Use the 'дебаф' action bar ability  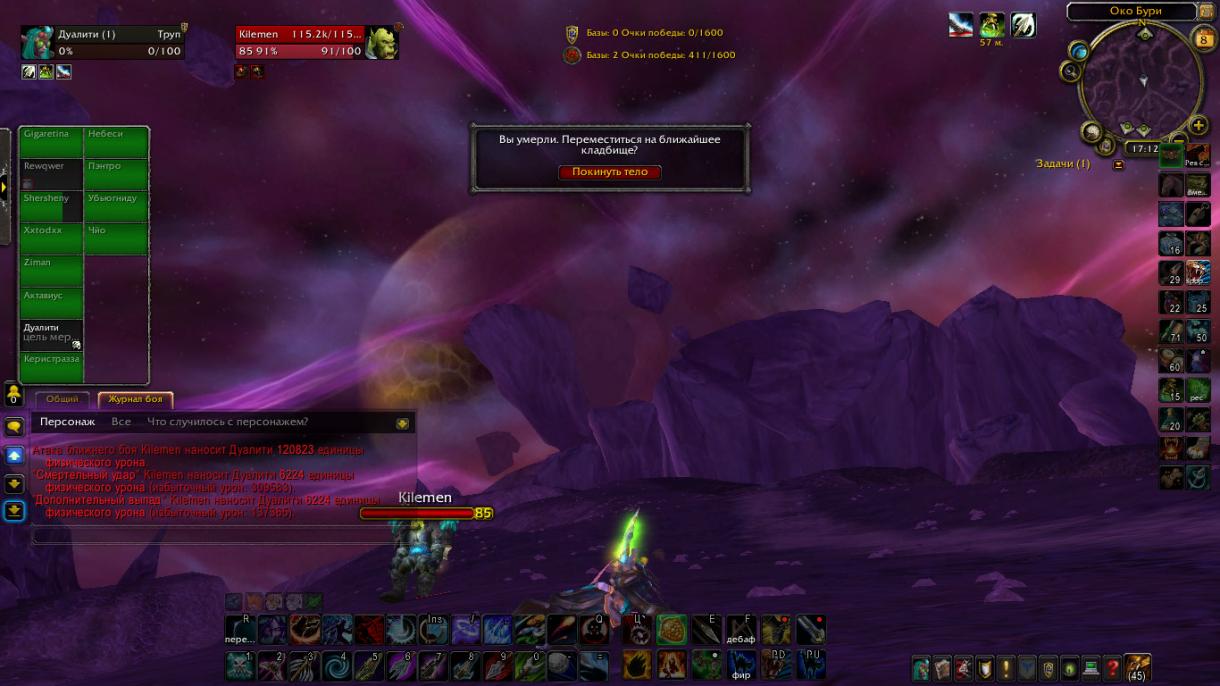click(x=741, y=630)
